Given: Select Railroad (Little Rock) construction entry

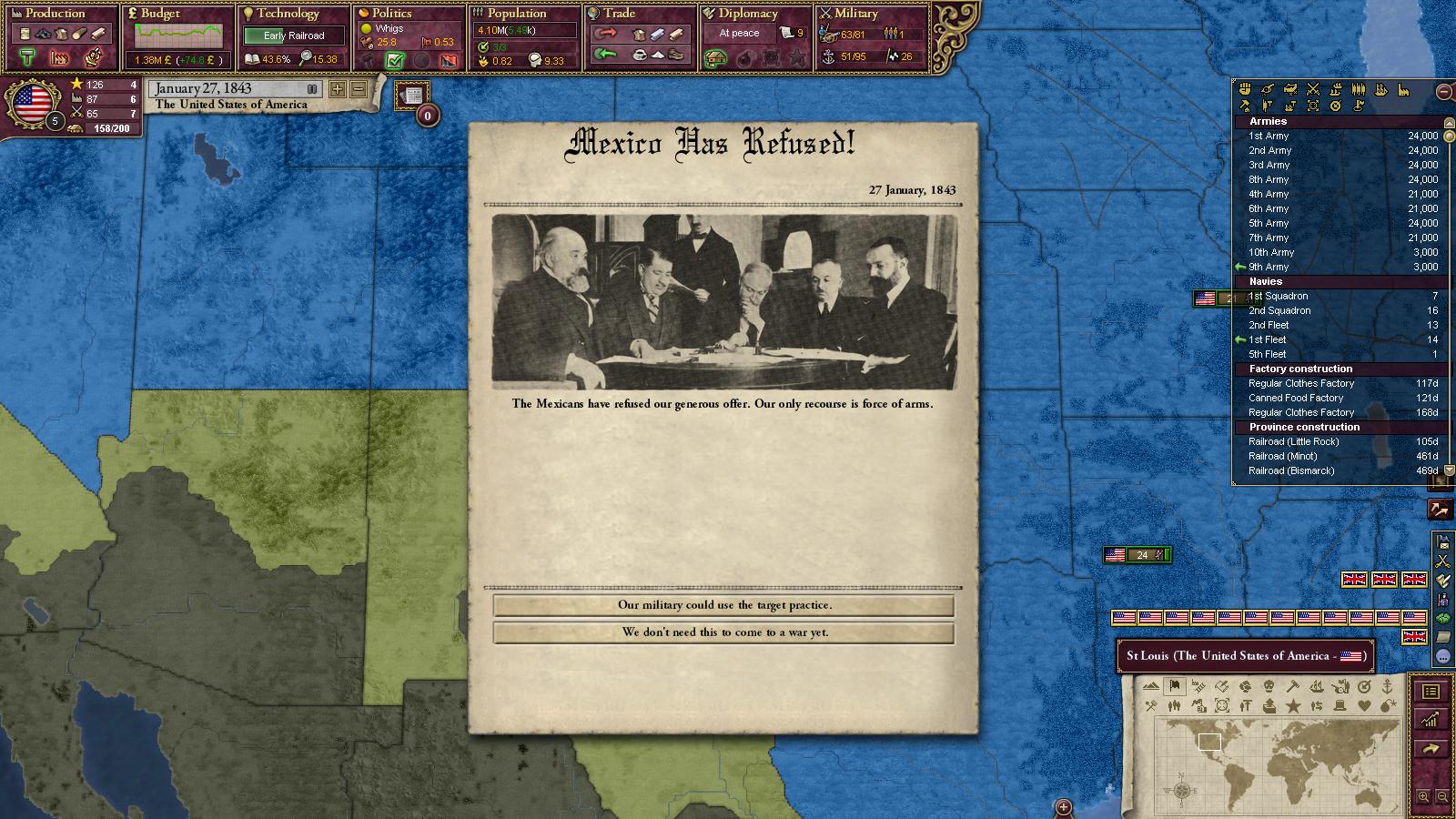Looking at the screenshot, I should click(x=1293, y=441).
